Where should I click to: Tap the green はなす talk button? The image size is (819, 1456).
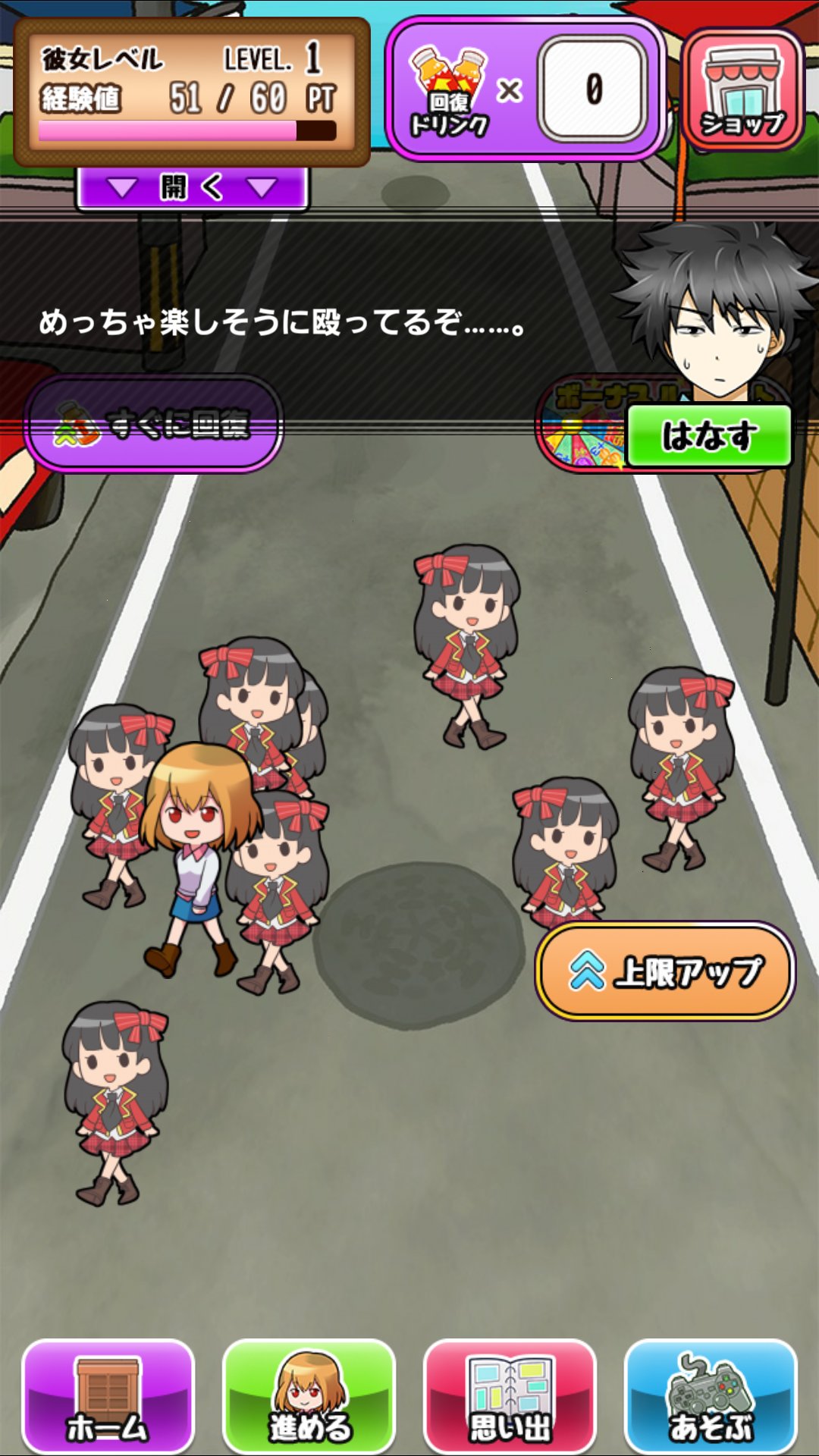coord(709,436)
